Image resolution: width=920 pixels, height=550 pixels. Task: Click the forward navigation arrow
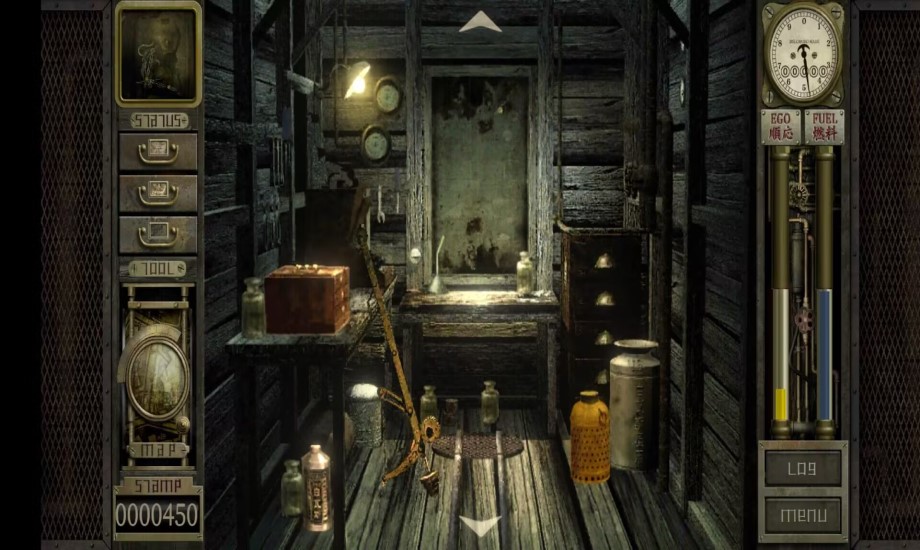[480, 22]
